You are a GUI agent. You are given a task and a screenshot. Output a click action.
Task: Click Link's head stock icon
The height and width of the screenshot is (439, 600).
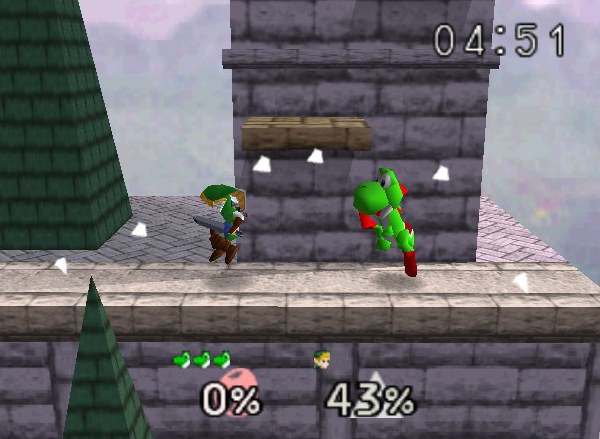point(321,360)
